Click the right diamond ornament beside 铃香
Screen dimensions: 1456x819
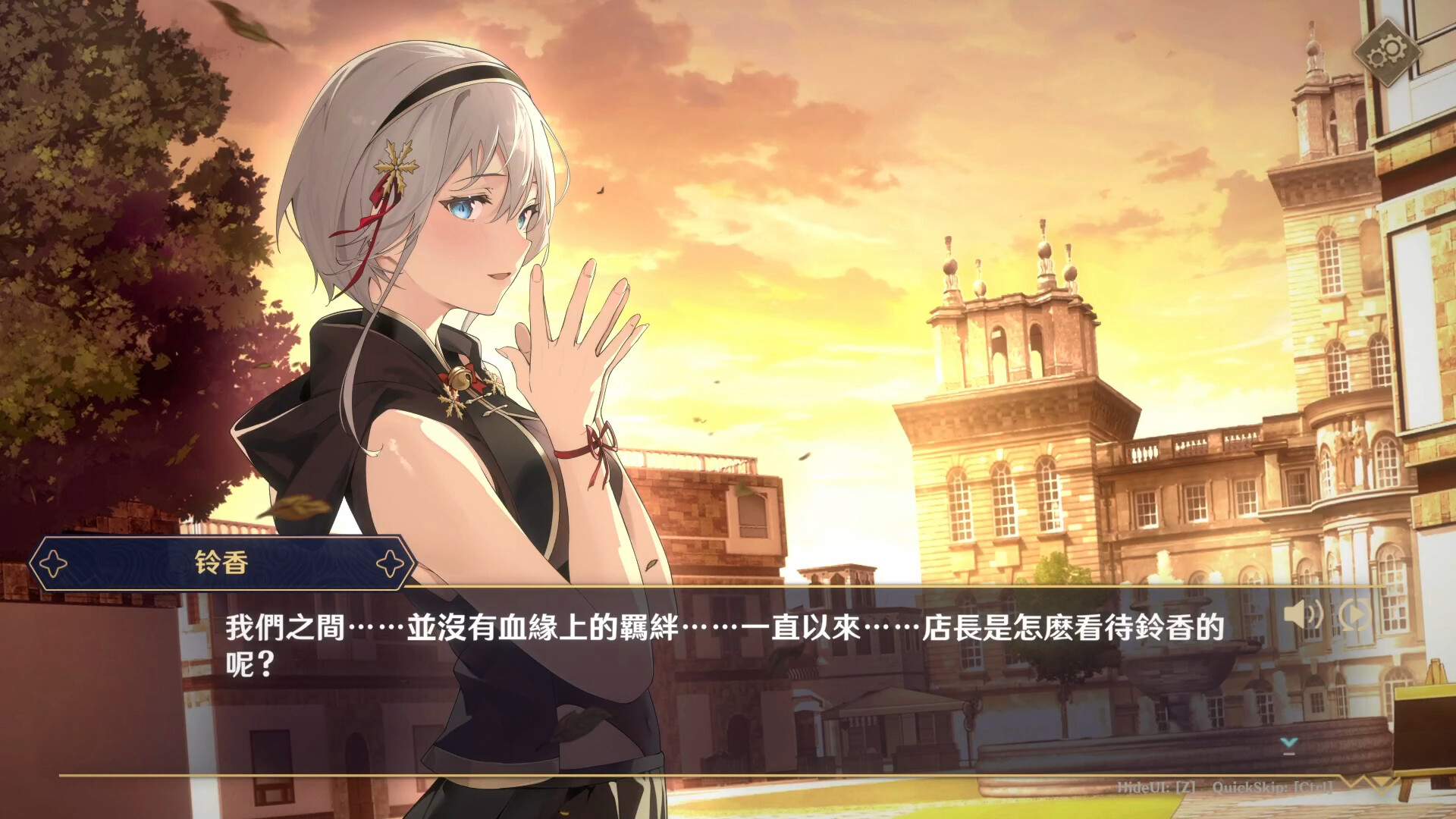(389, 561)
